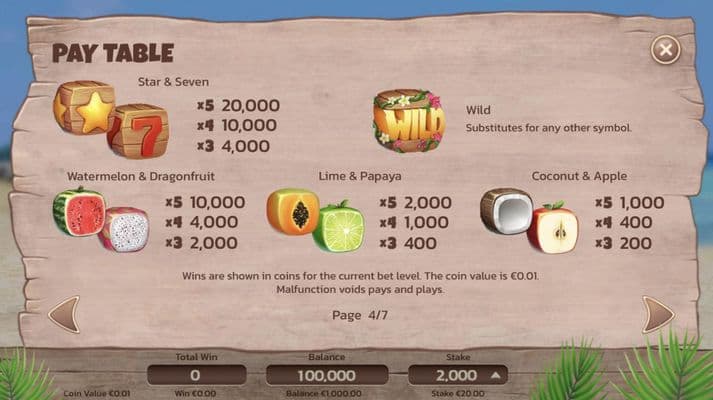
Task: Close the pay table window
Action: tap(665, 49)
